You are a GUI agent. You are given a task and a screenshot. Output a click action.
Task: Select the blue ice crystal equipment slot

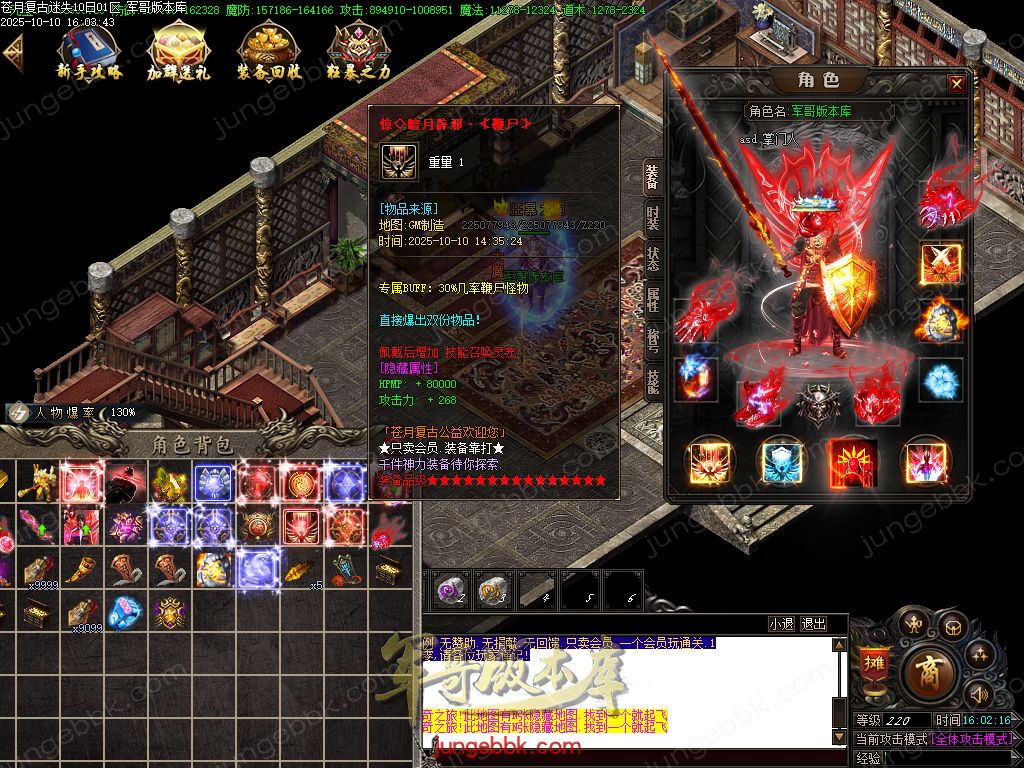pos(940,379)
